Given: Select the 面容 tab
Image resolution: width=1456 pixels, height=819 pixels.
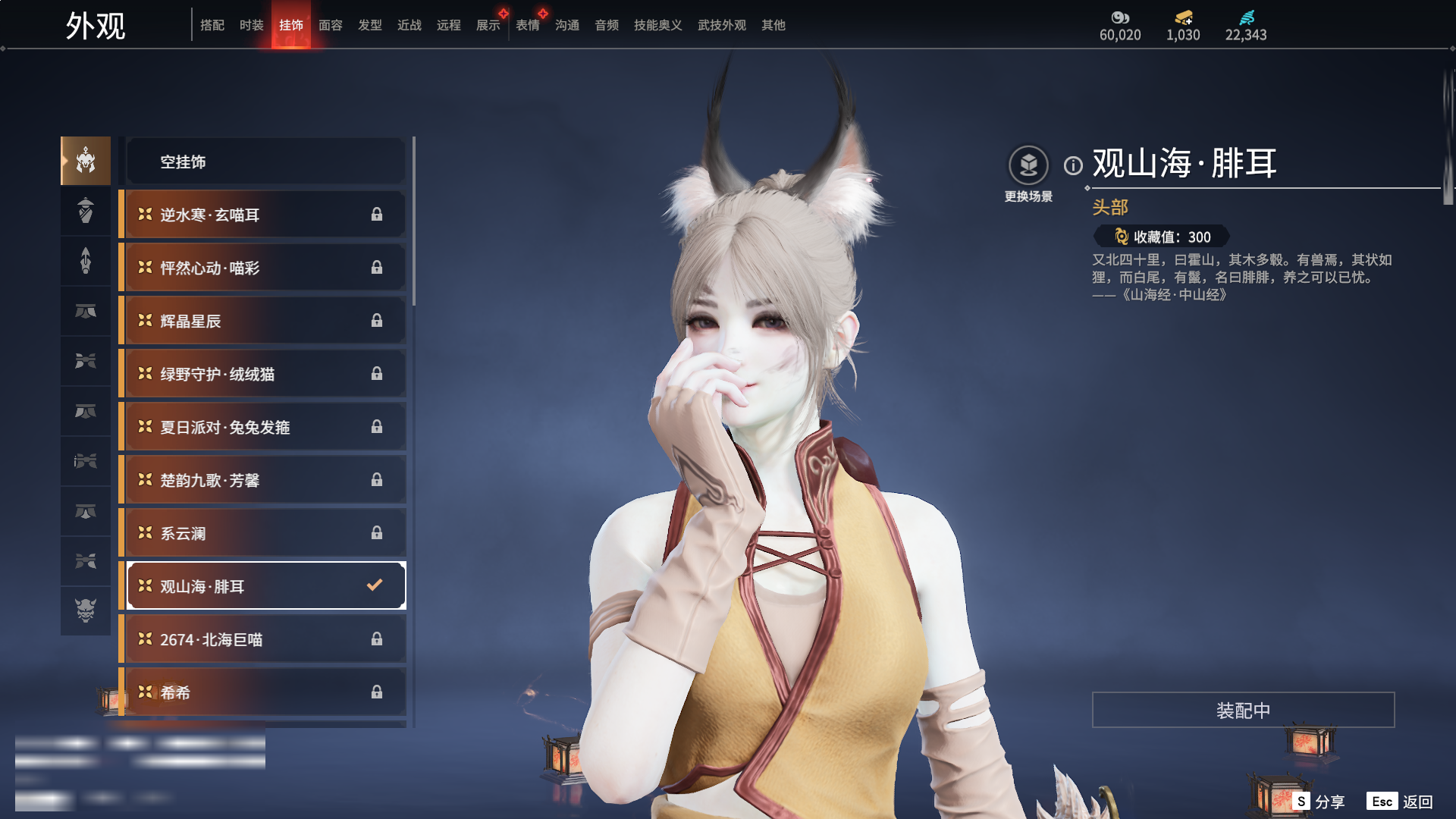Looking at the screenshot, I should click(331, 25).
